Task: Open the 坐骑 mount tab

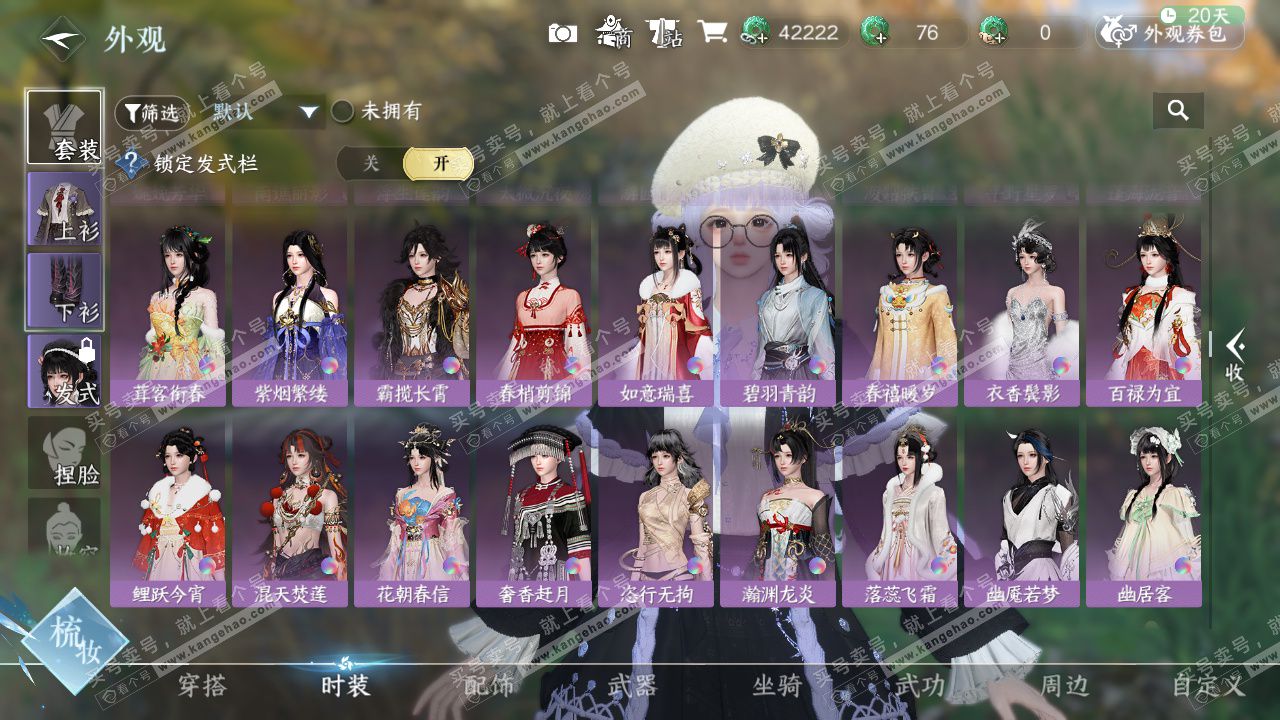Action: [x=777, y=685]
